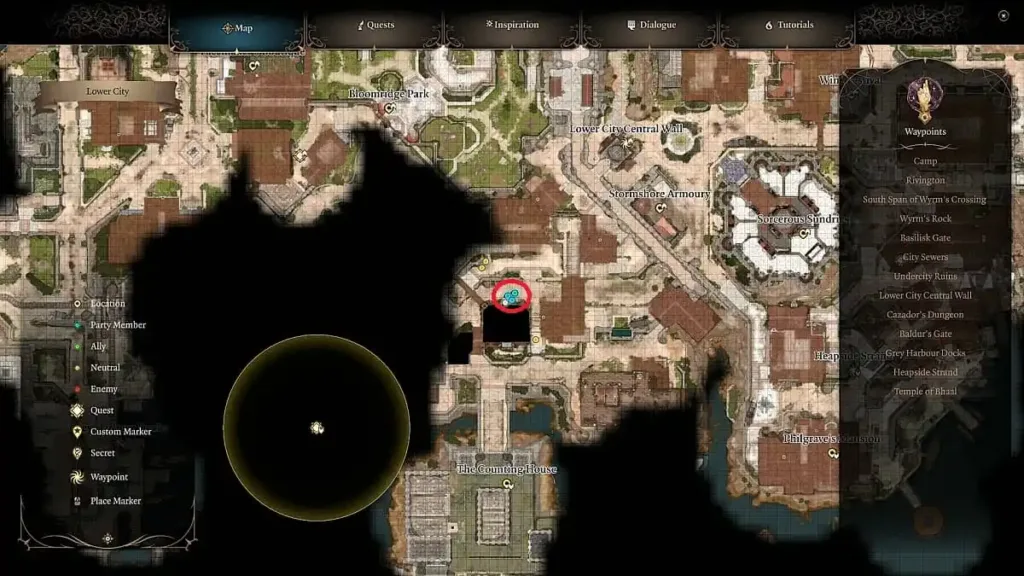Select the Map tab
The height and width of the screenshot is (576, 1024).
[x=237, y=28]
